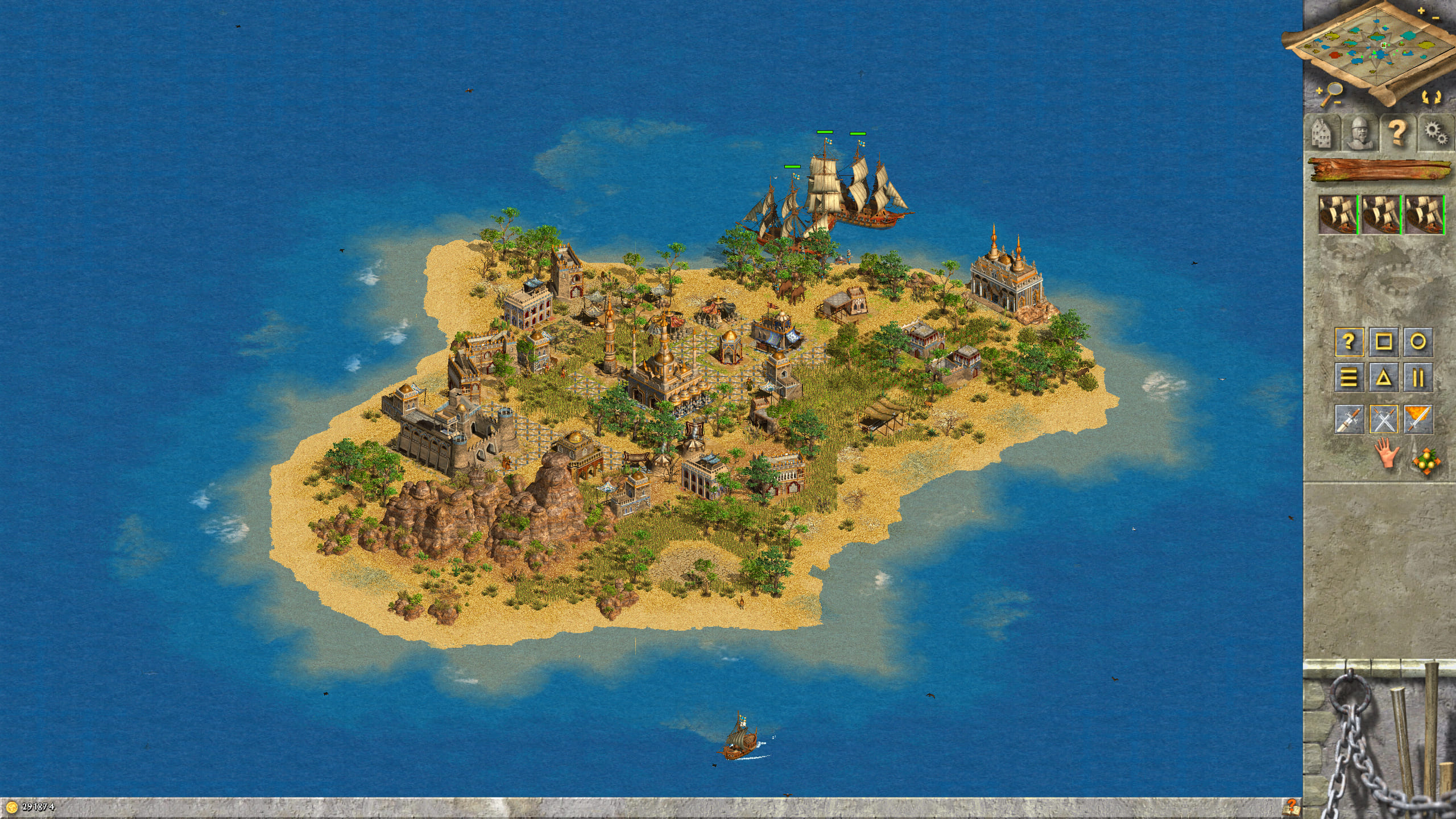Open the help scroll in the status bar
The width and height of the screenshot is (1456, 819).
click(1290, 806)
